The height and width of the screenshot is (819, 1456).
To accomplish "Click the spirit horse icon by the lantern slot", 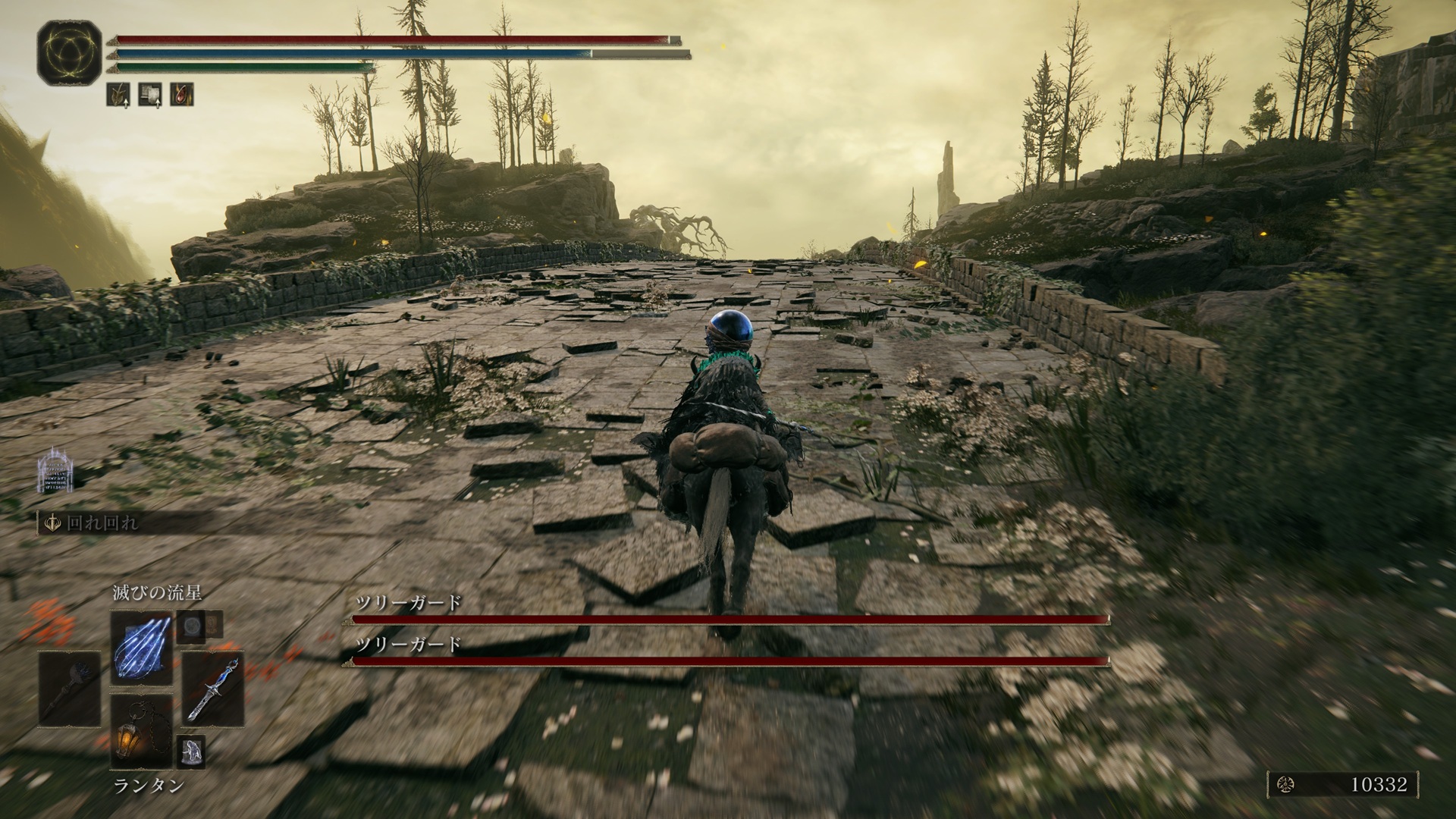I will pos(190,750).
